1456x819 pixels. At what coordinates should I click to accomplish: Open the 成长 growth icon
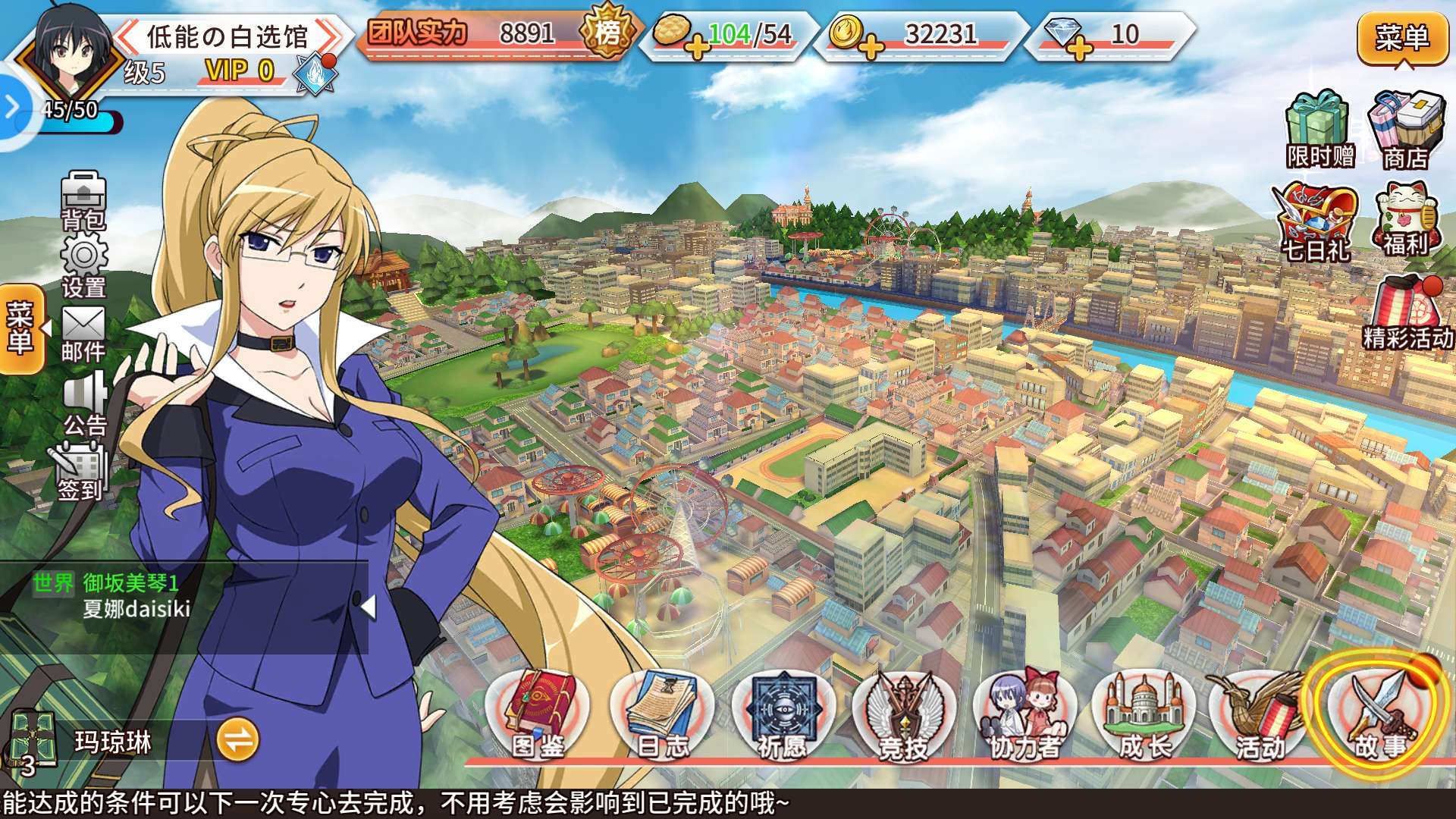(1144, 717)
